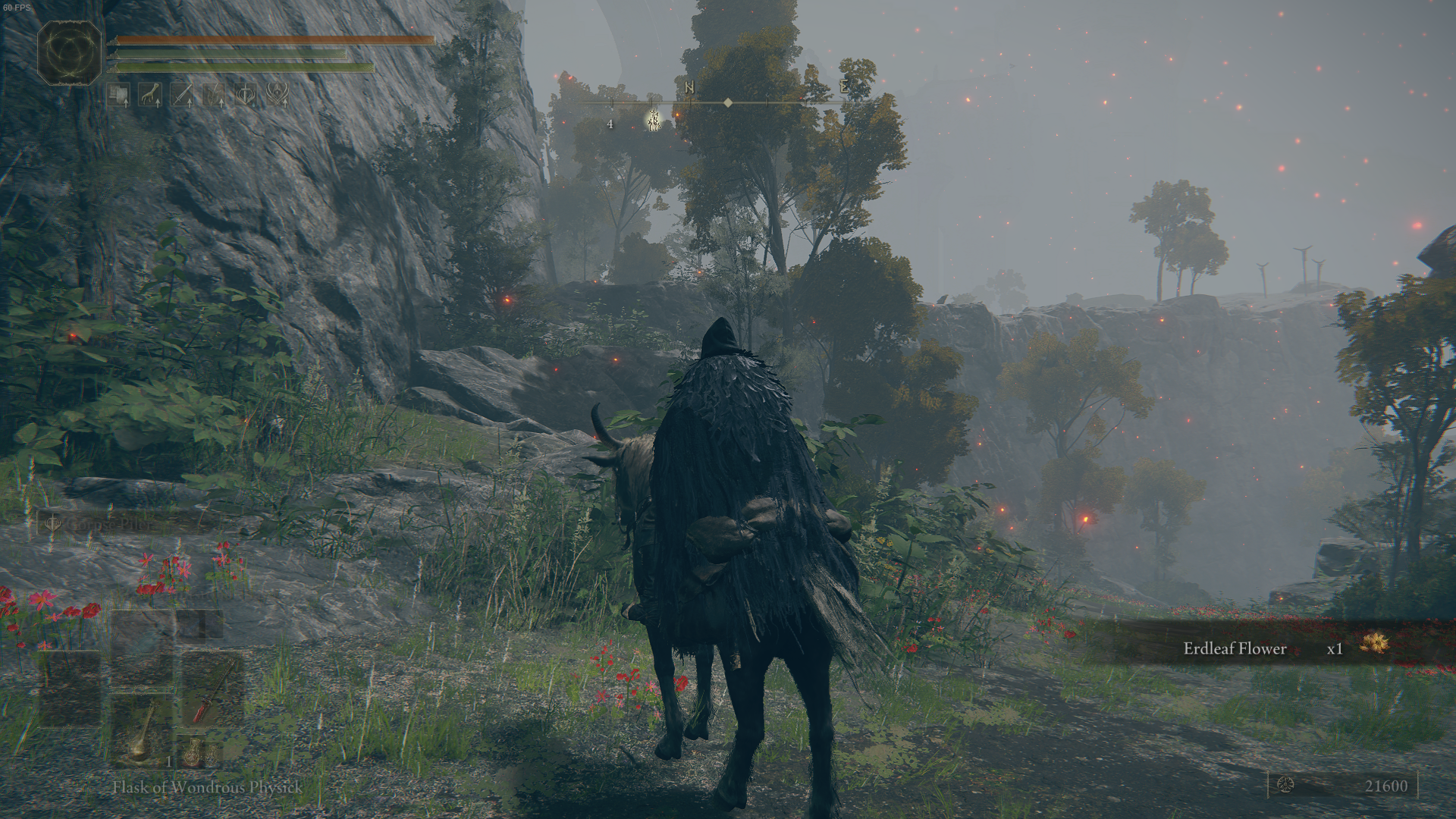
Task: Click the shield buff icon in the status bar
Action: click(x=118, y=94)
